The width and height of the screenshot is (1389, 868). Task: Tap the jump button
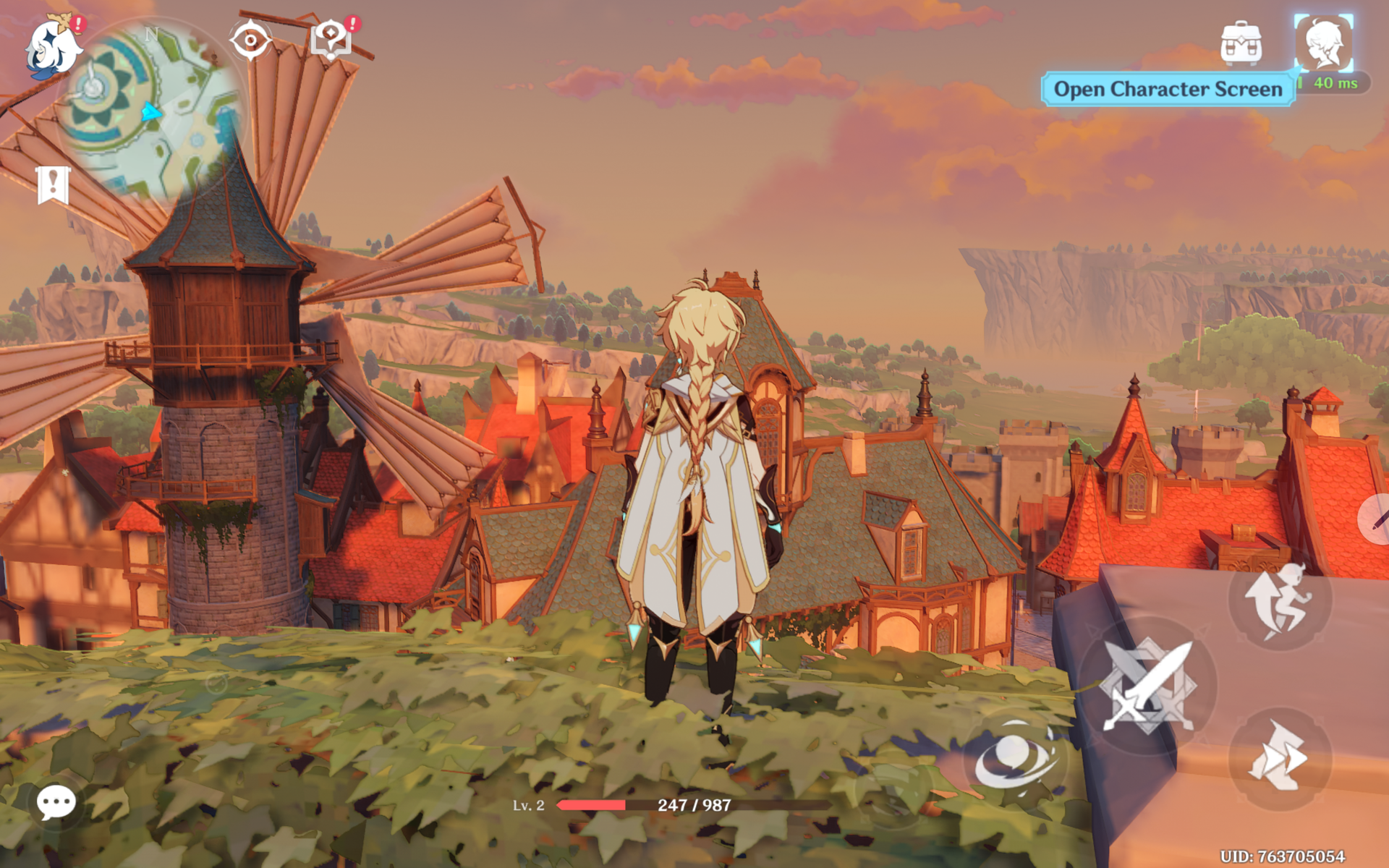(1279, 600)
